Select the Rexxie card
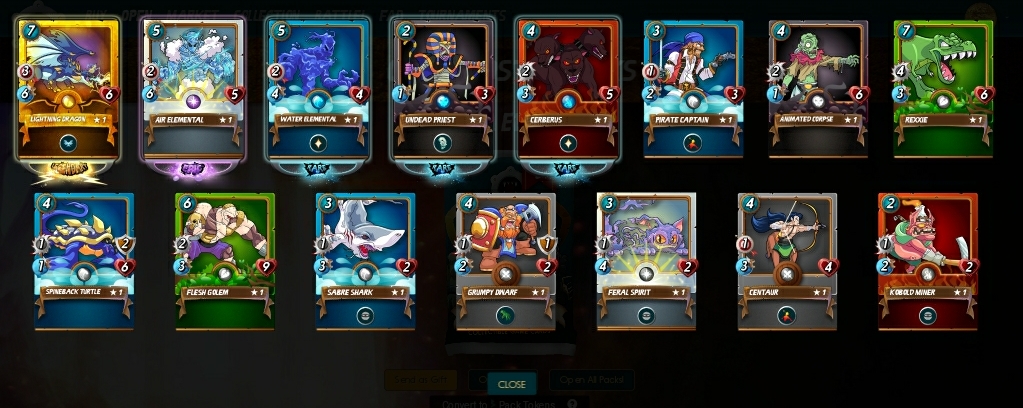Screen dimensions: 1023x408 pyautogui.click(x=944, y=90)
